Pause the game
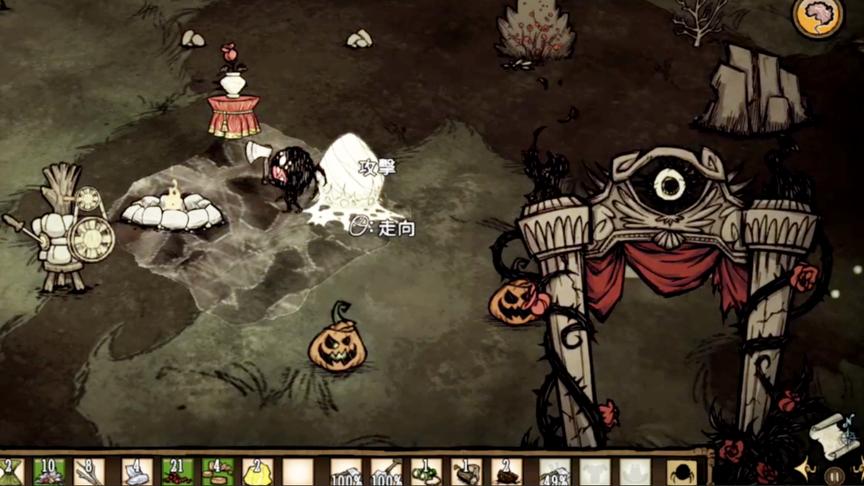This screenshot has height=486, width=864. [x=835, y=475]
